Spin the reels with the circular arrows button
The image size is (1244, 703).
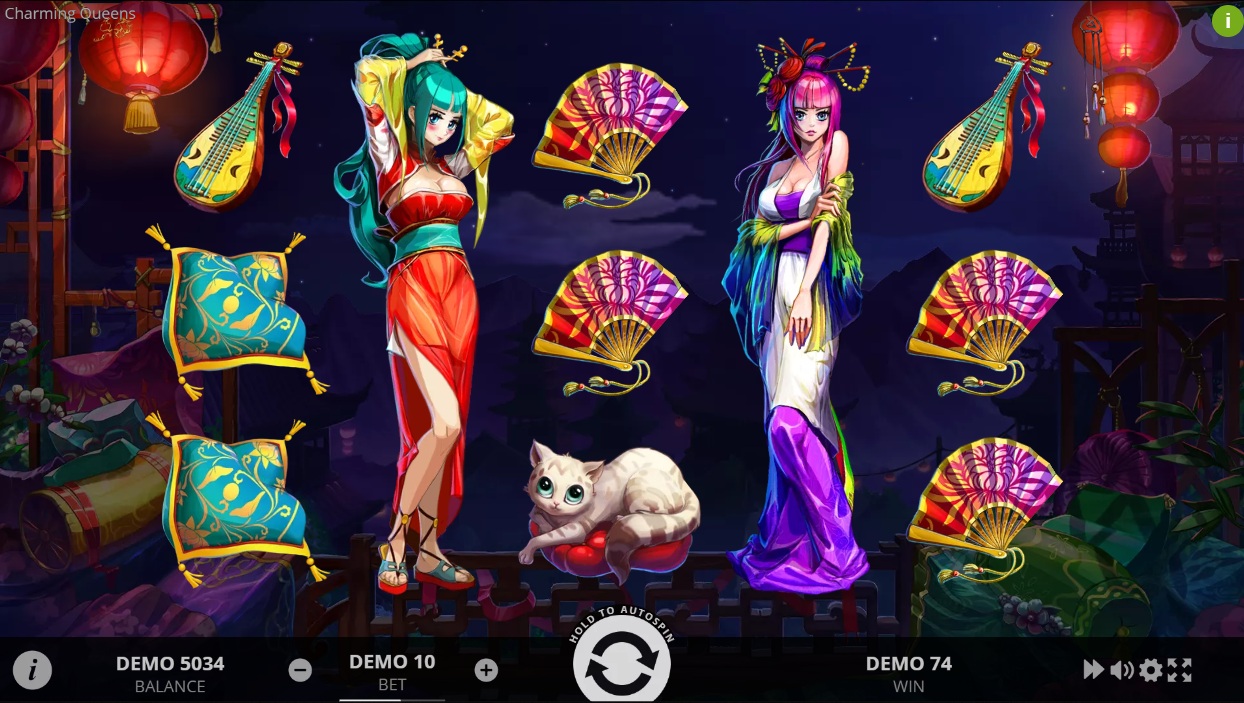point(621,665)
